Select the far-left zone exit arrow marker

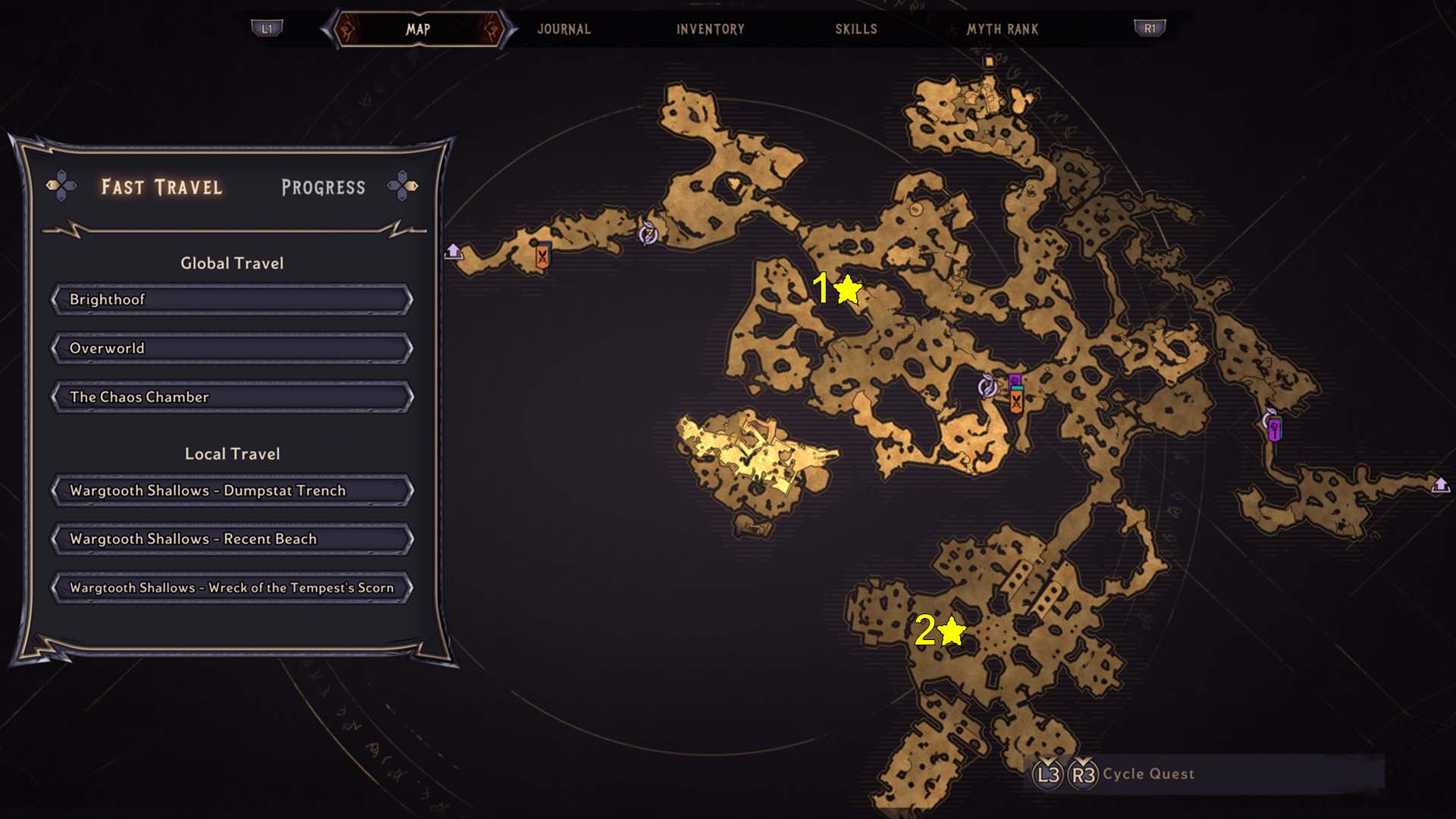(x=453, y=251)
